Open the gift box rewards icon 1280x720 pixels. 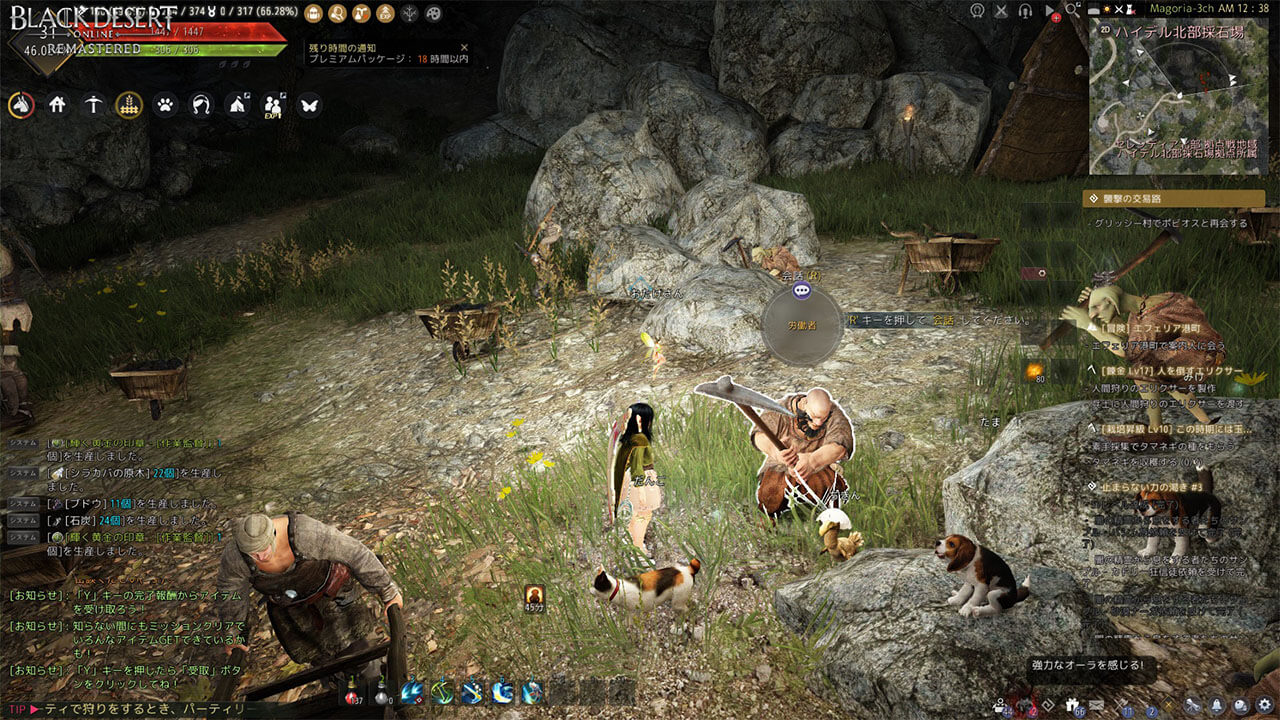coord(1072,704)
